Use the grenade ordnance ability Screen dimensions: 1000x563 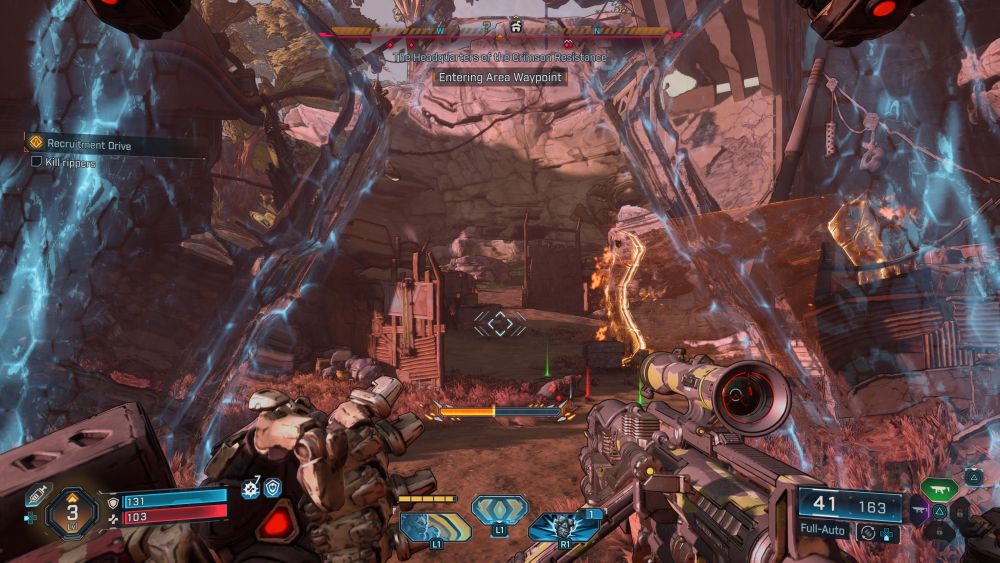pos(563,527)
